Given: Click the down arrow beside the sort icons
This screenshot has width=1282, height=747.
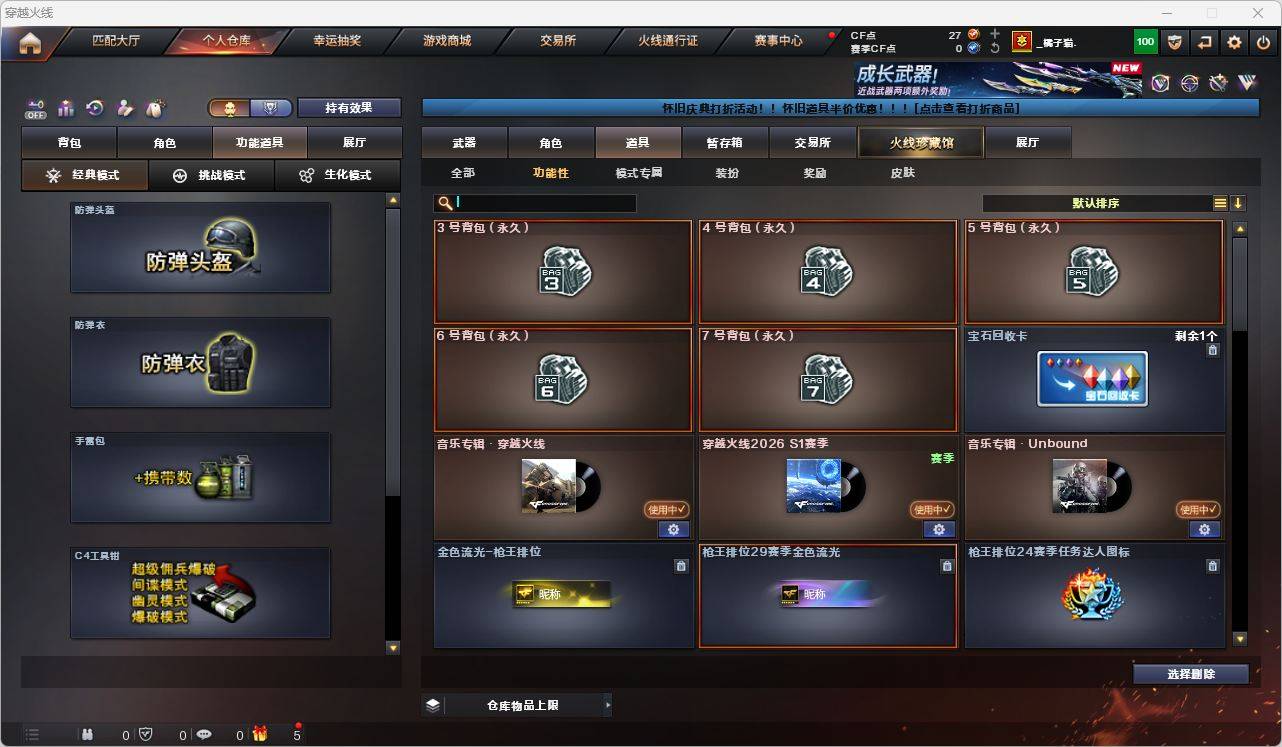Looking at the screenshot, I should 1240,203.
